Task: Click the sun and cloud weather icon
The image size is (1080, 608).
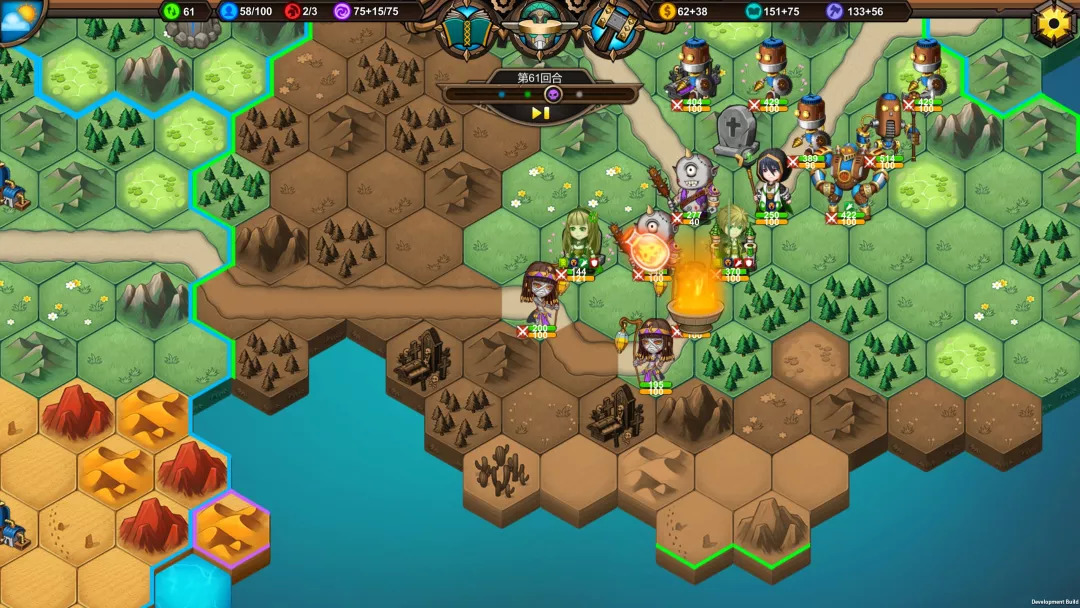Action: pyautogui.click(x=18, y=18)
